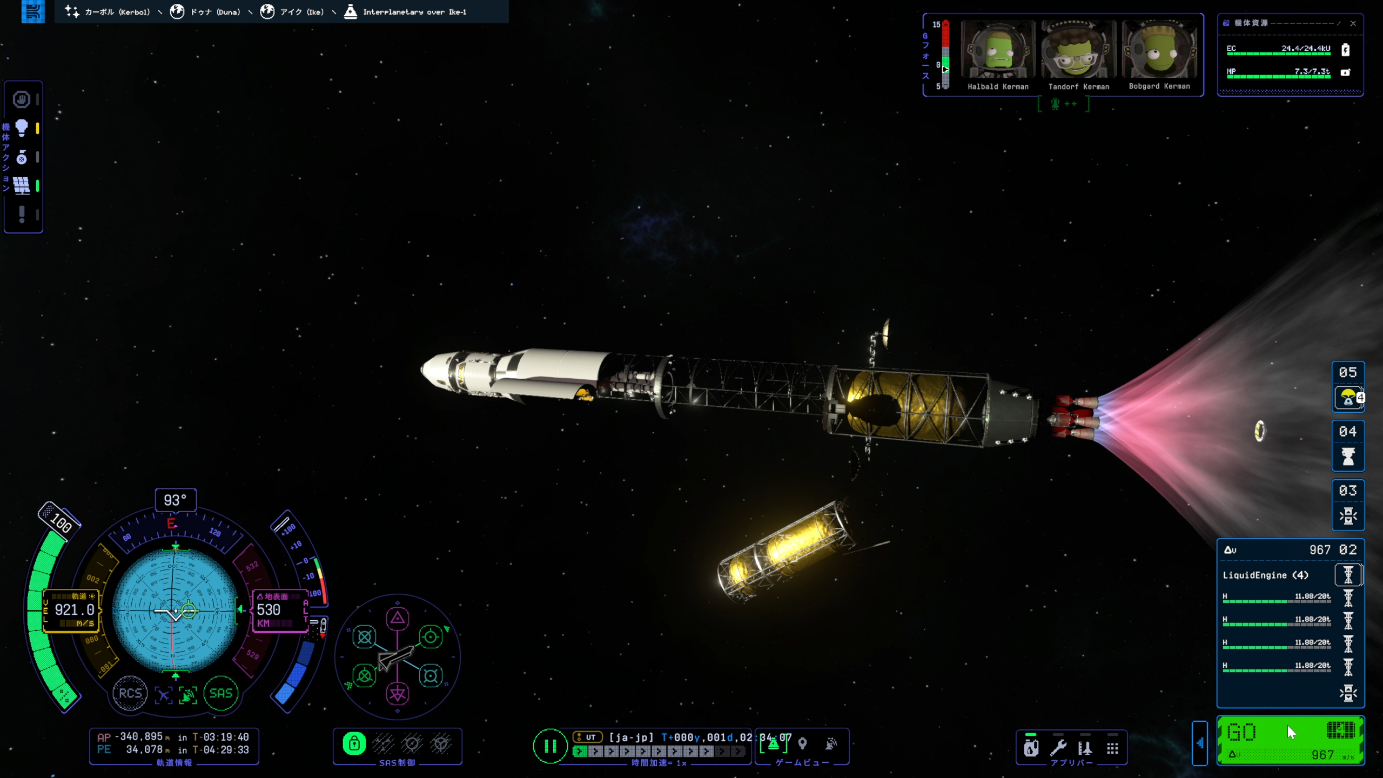
Task: Close the vessel resources panel
Action: (x=1353, y=23)
